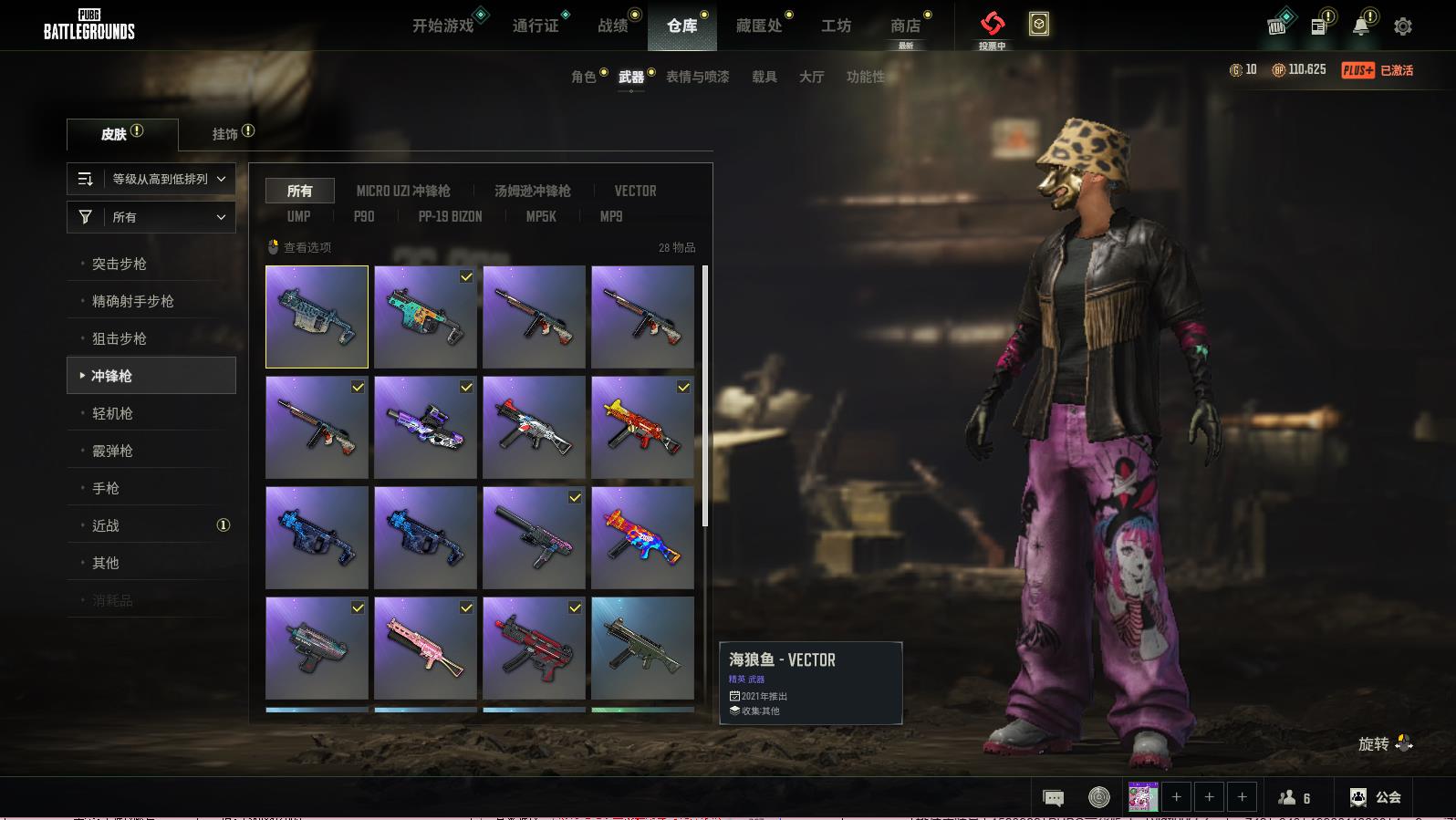Expand the 等级从高到低排列 sort dropdown
Screen dimensions: 1456x820
pos(151,179)
